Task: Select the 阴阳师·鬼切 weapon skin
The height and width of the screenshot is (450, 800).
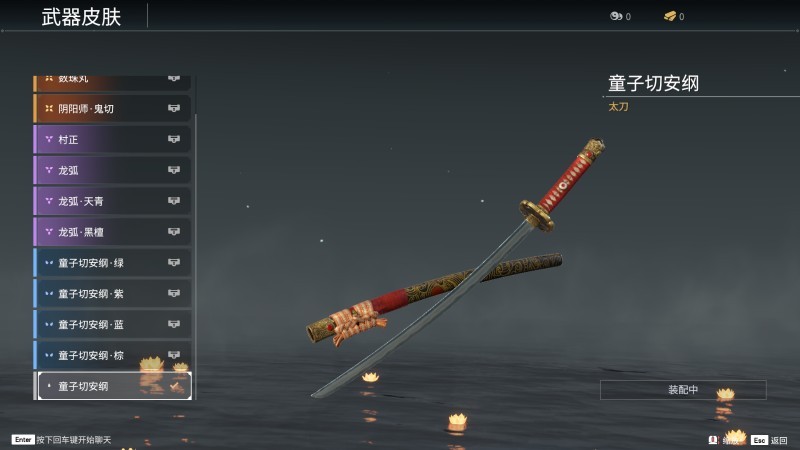Action: [x=112, y=108]
